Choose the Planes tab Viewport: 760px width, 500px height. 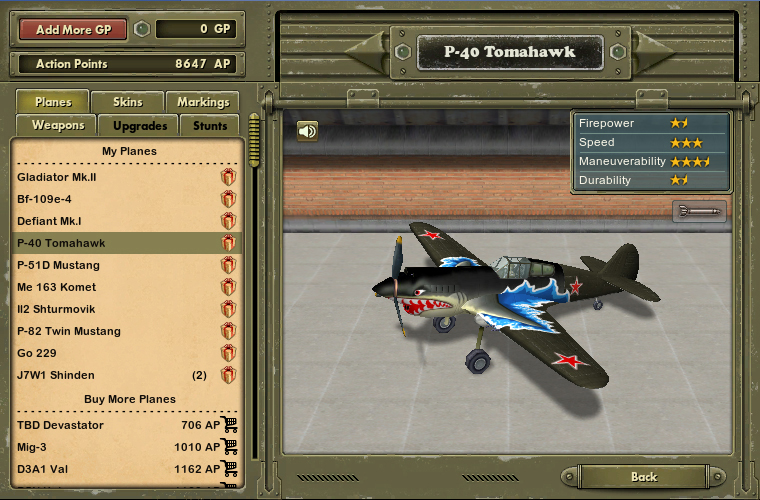pyautogui.click(x=53, y=101)
